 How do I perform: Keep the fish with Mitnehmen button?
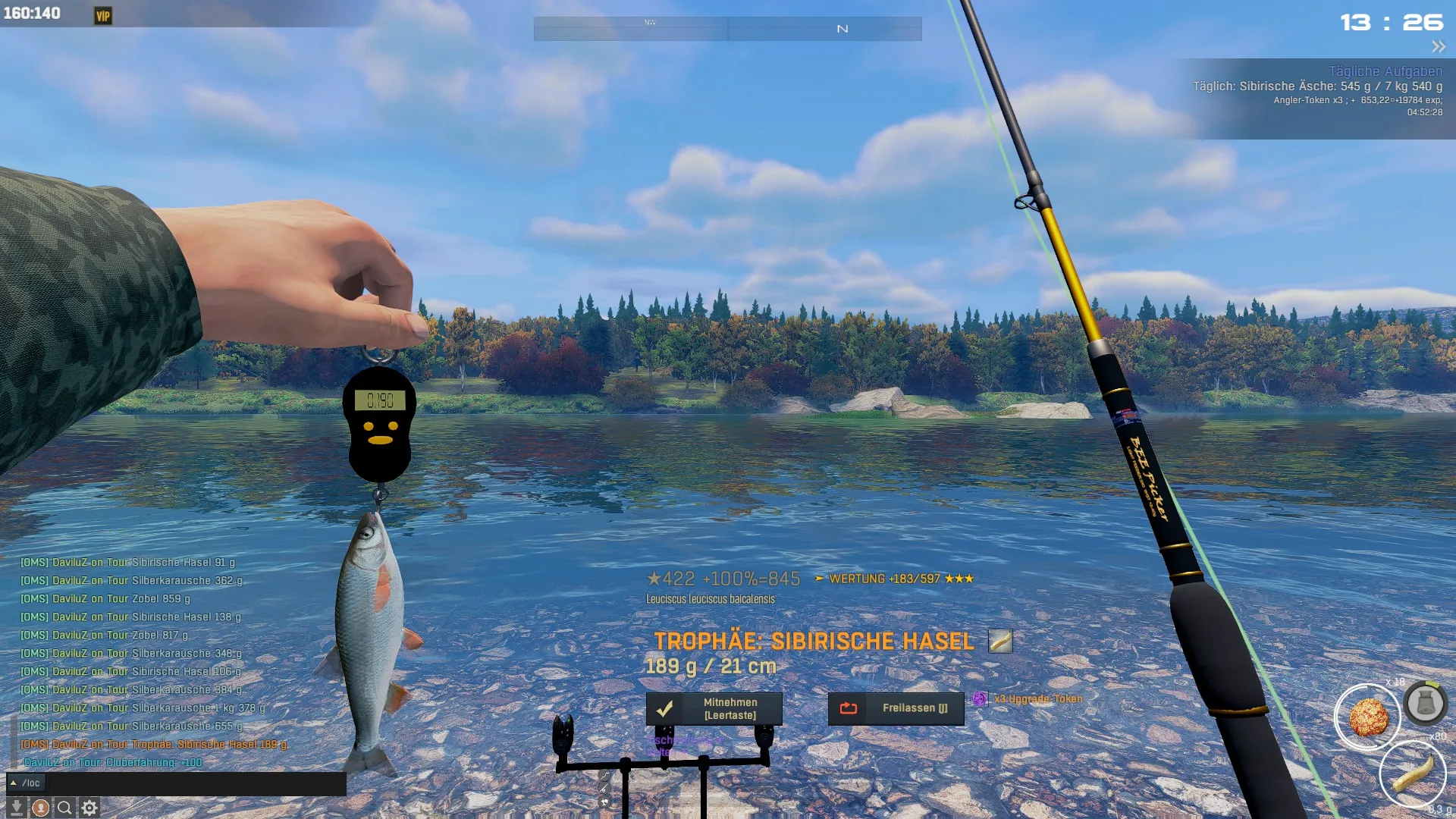coord(714,708)
